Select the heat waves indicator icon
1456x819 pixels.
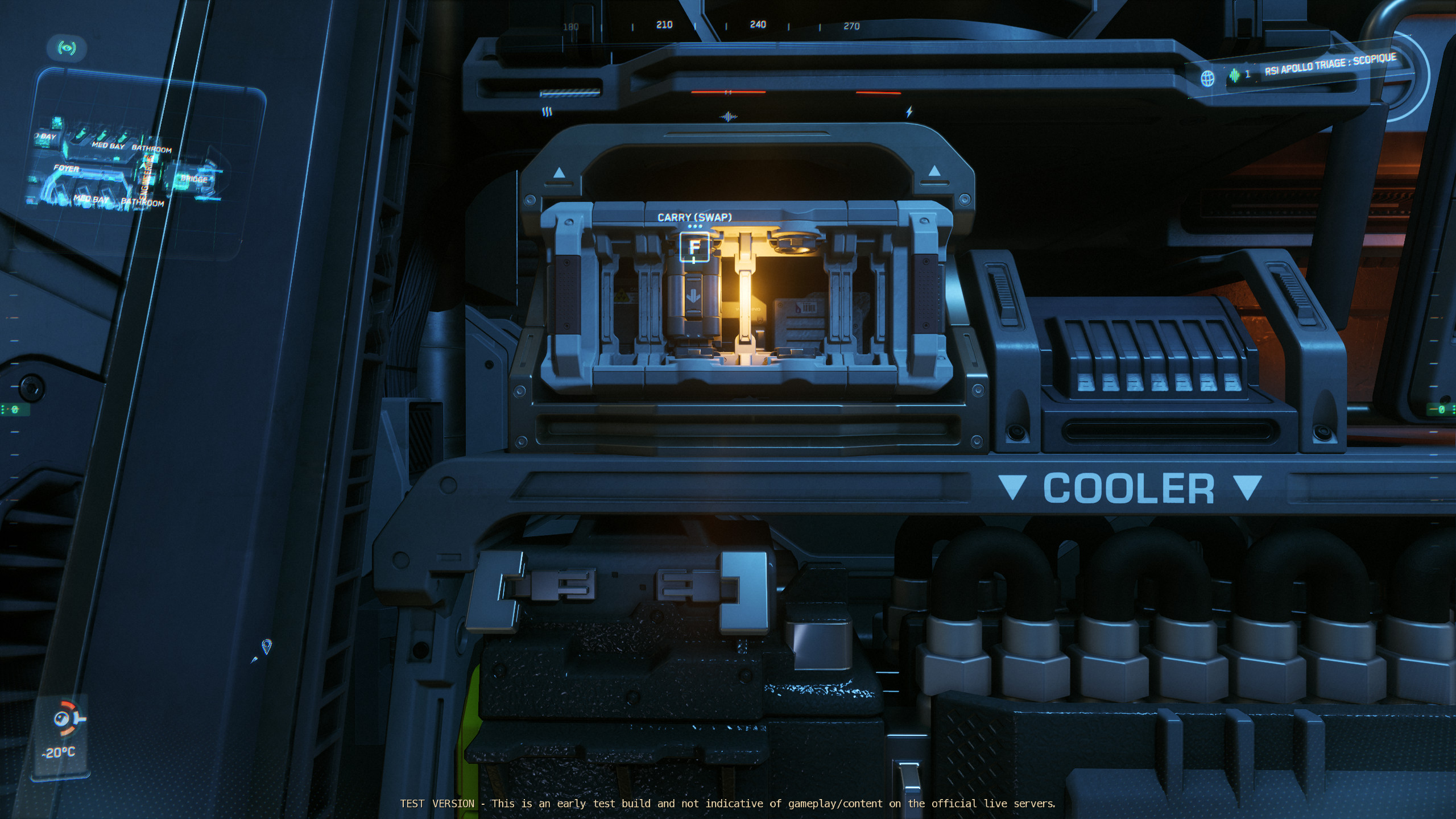(x=547, y=112)
